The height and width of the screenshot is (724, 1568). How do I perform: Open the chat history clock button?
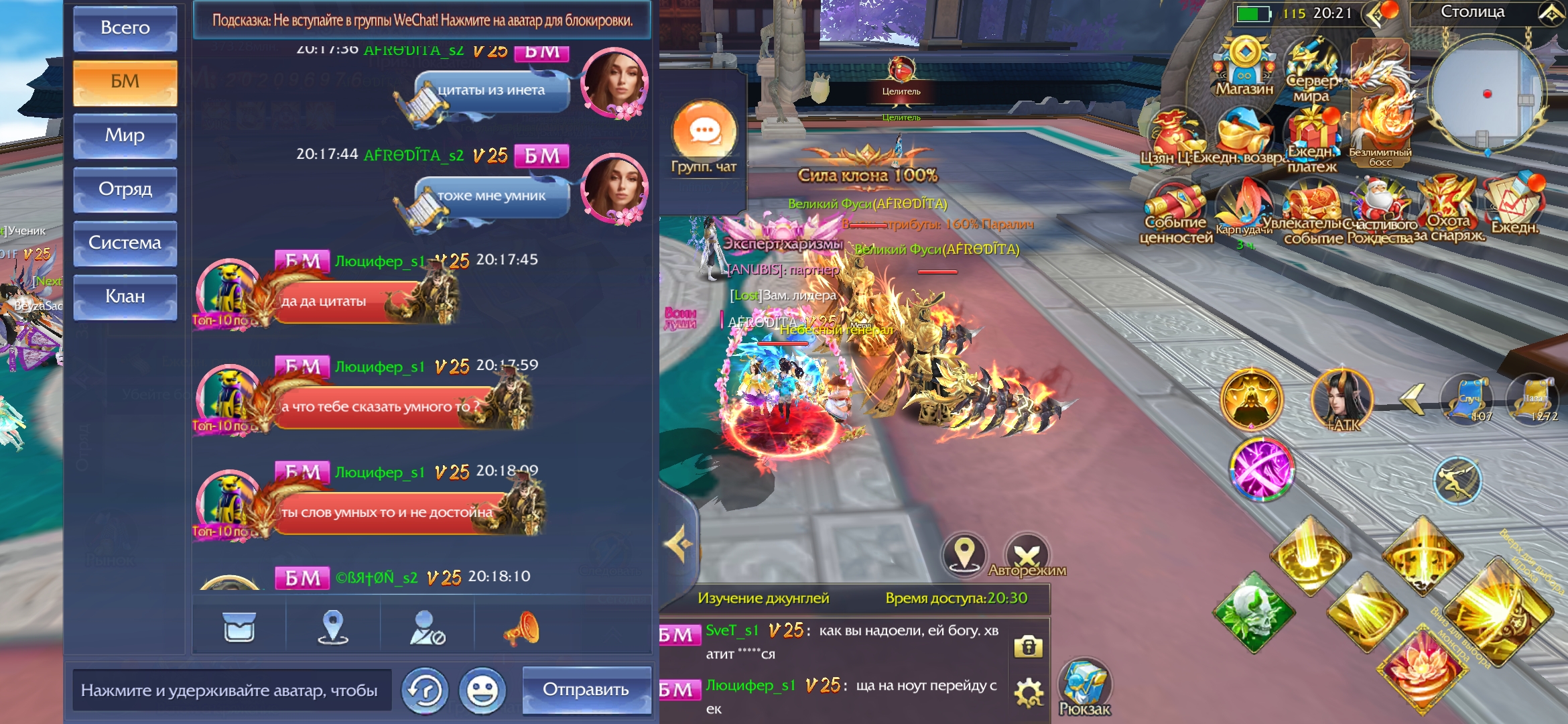tap(425, 690)
